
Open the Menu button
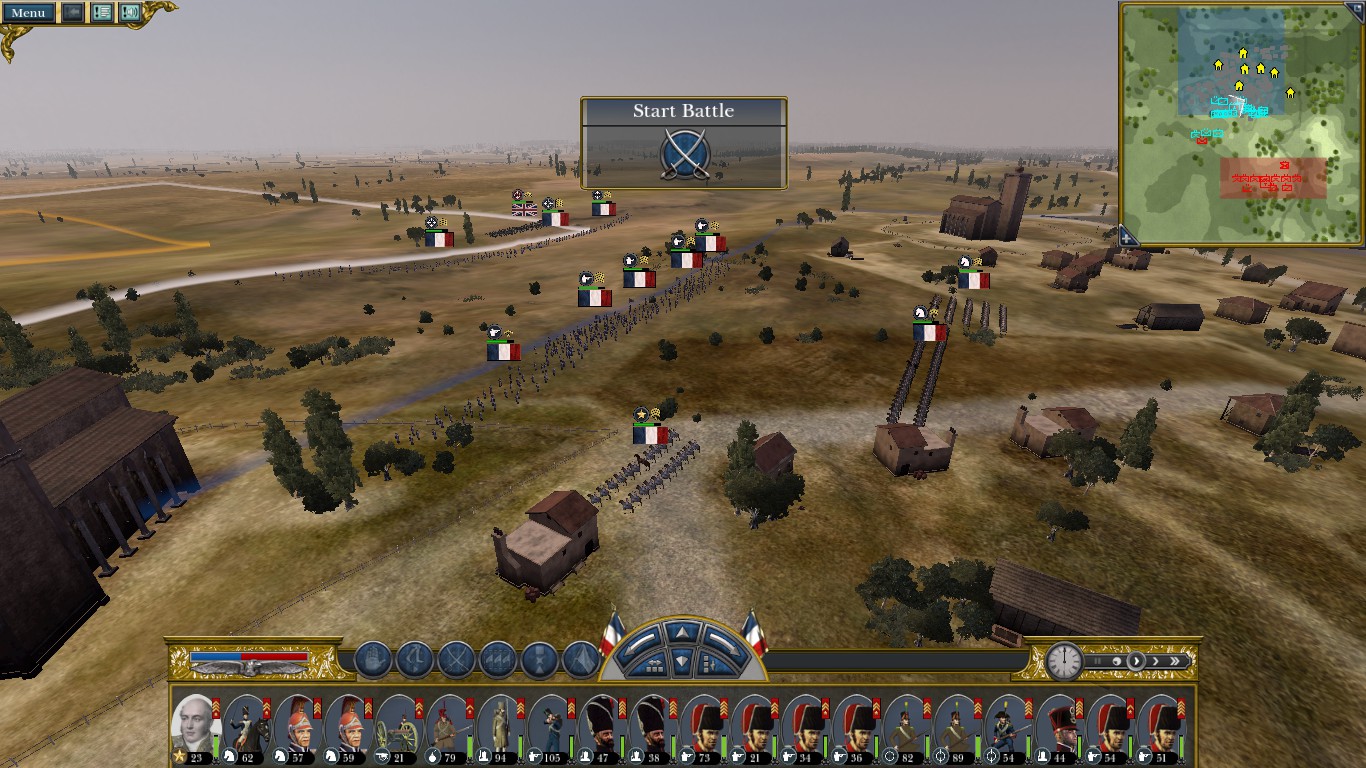pyautogui.click(x=29, y=13)
